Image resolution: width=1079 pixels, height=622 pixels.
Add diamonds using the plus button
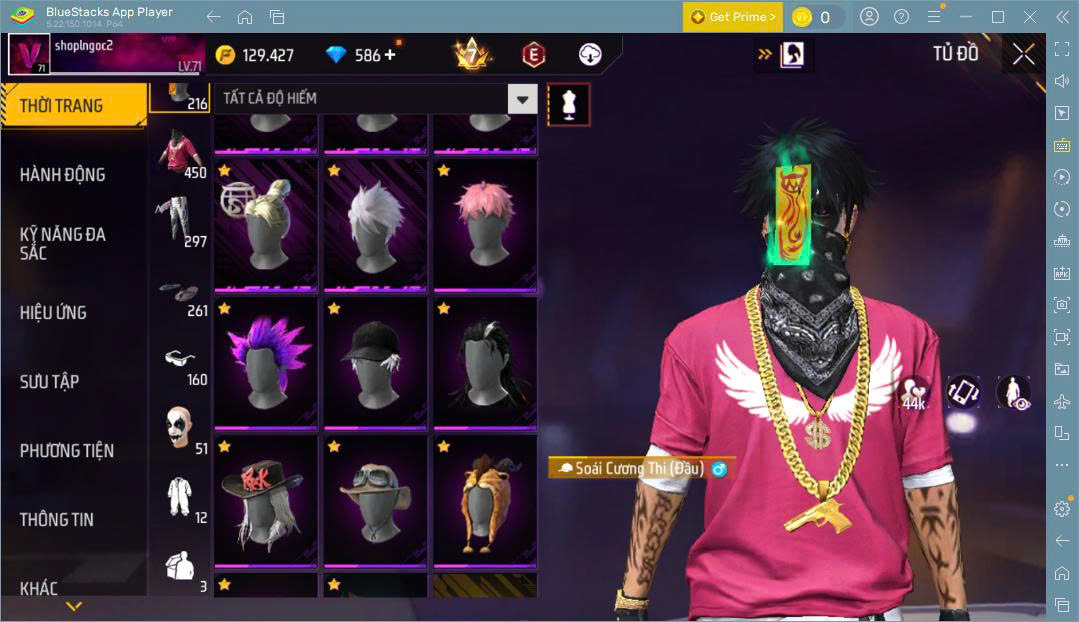tap(390, 55)
